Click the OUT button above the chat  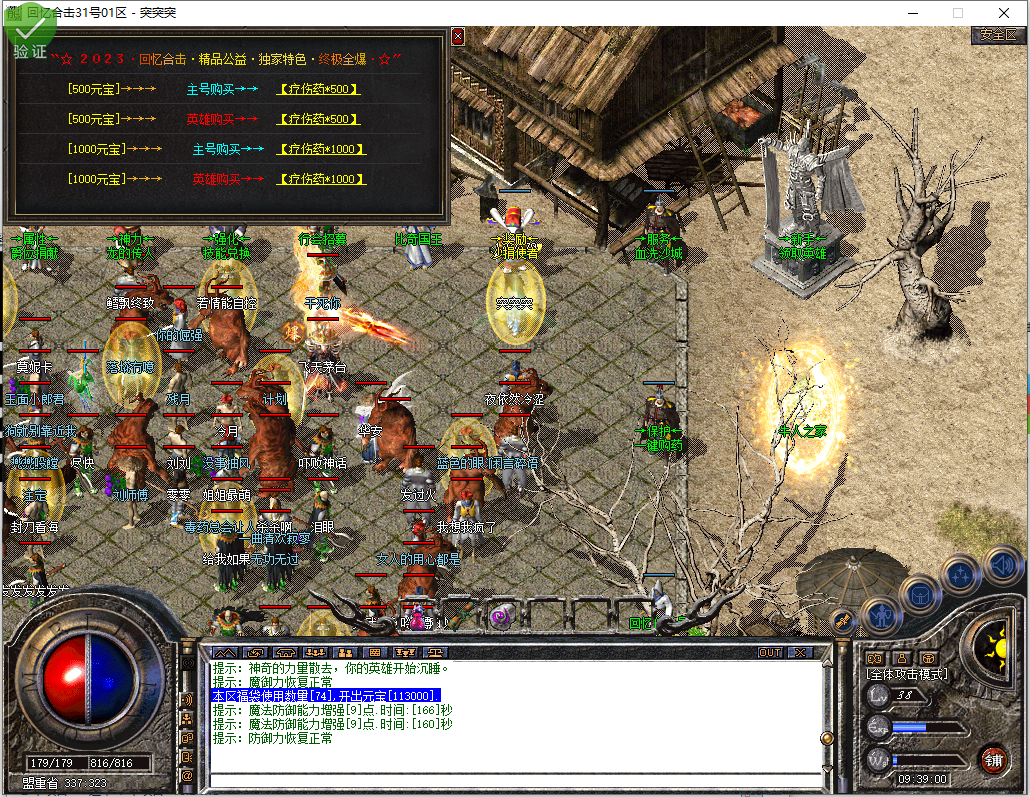pyautogui.click(x=769, y=652)
